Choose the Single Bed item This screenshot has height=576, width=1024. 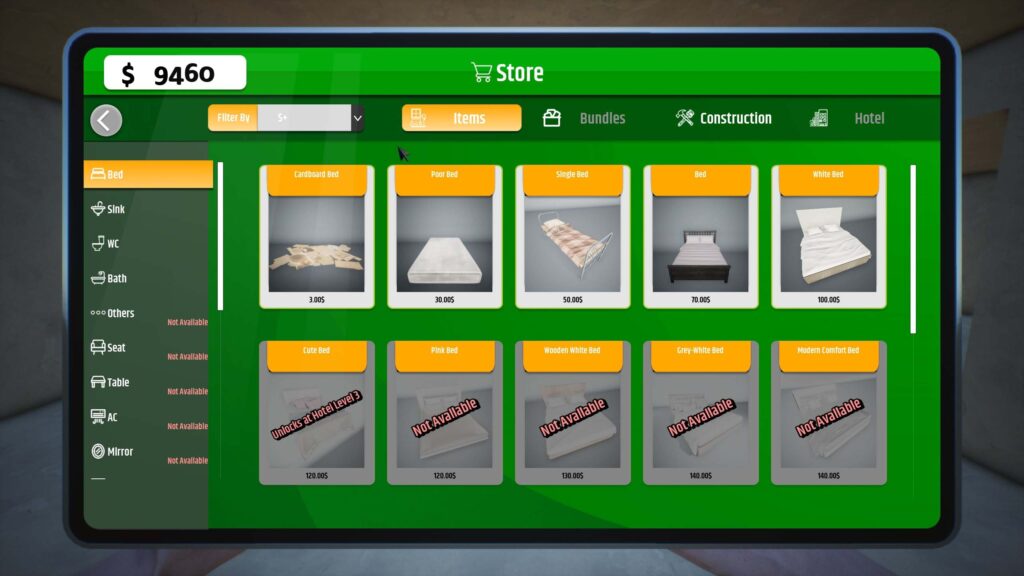572,237
